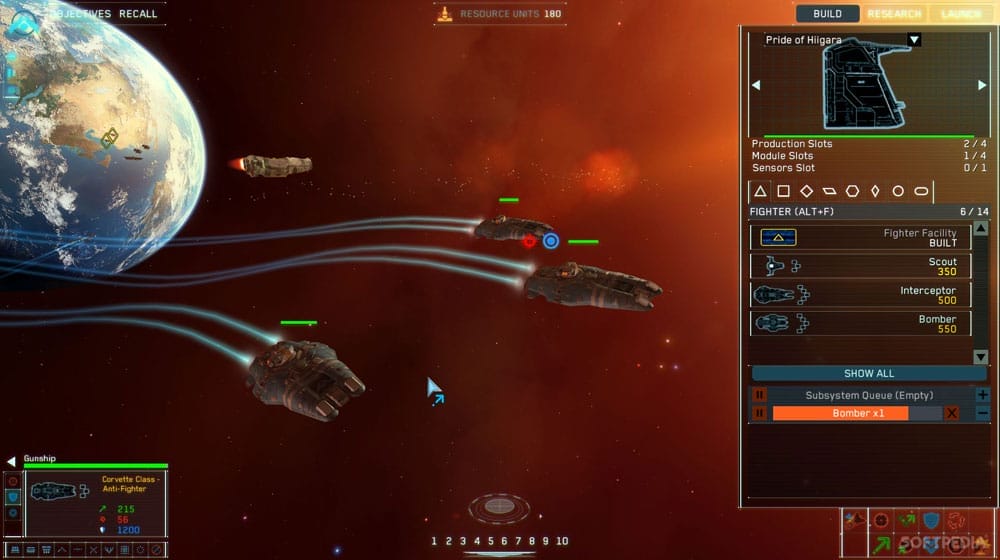1000x560 pixels.
Task: Select the Build tab
Action: 828,14
